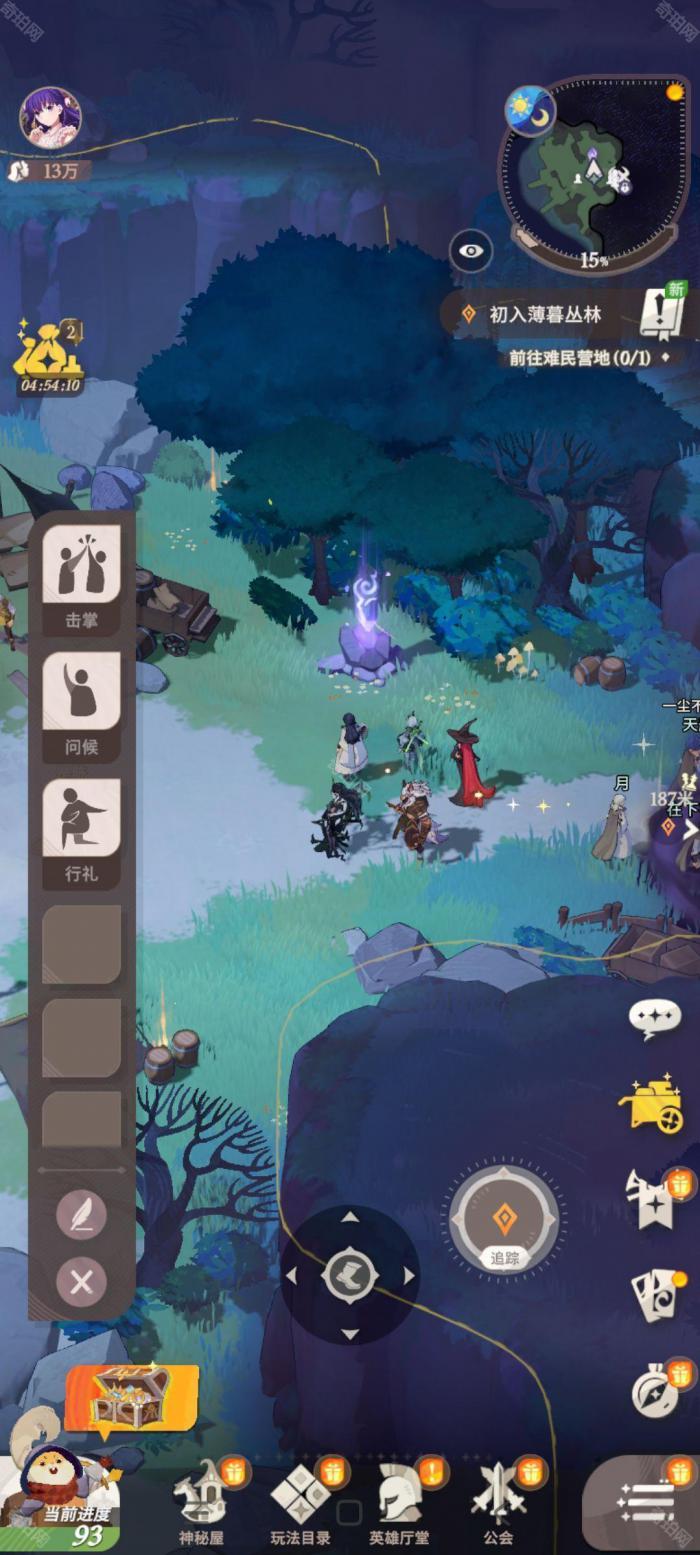Viewport: 700px width, 1555px height.
Task: Close the emote panel
Action: (x=82, y=1281)
